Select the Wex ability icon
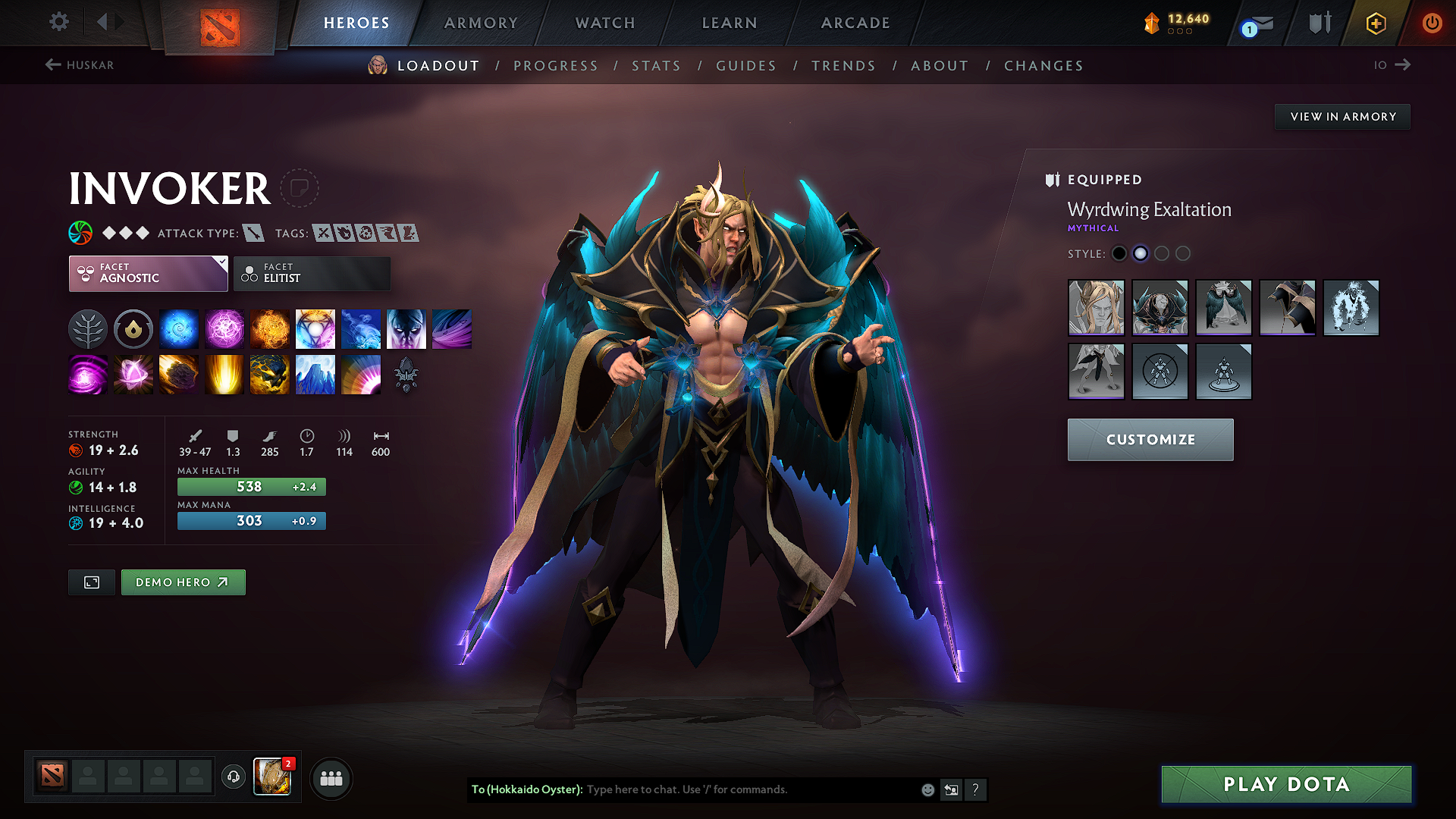This screenshot has width=1456, height=819. coord(224,328)
